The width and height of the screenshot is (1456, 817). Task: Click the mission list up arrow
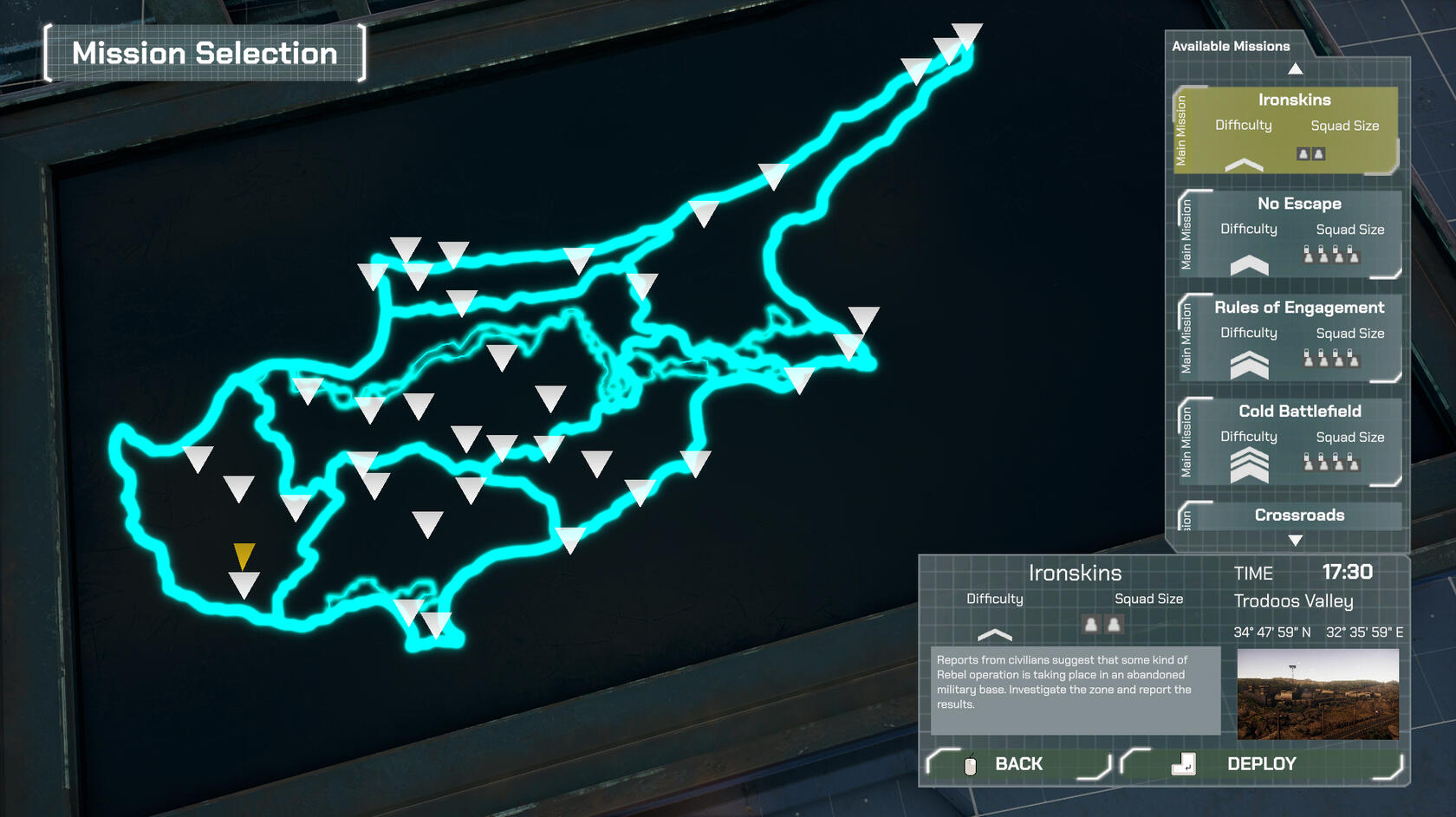click(x=1295, y=68)
